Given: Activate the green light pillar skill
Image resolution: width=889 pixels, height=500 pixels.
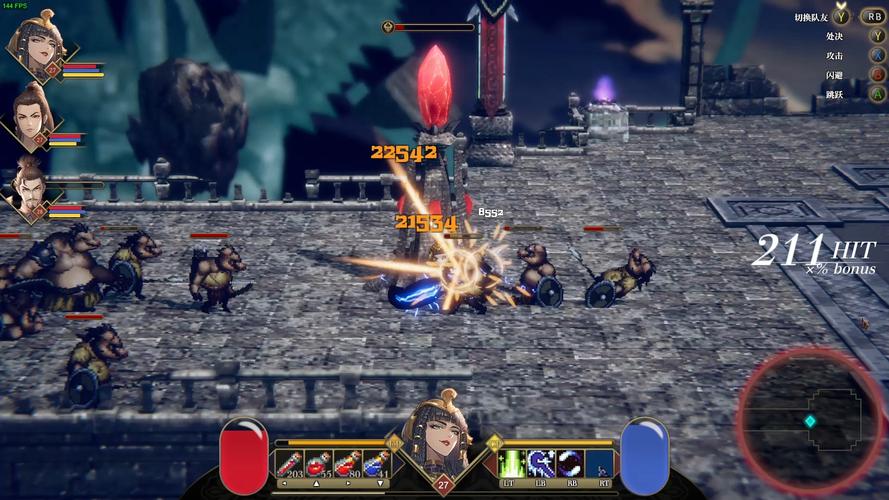Looking at the screenshot, I should [512, 462].
